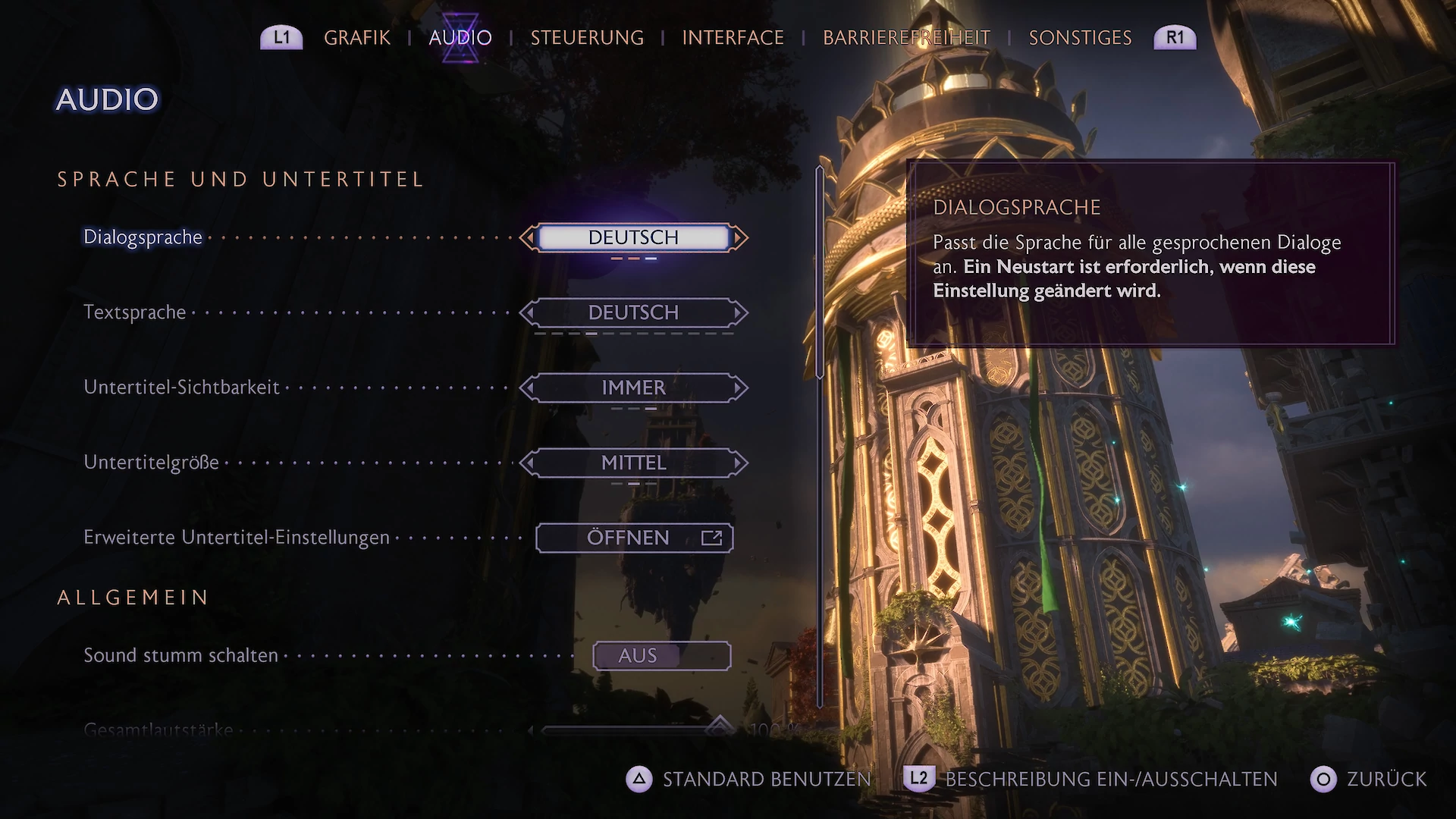Go to the Barrierefreiheit tab

click(906, 38)
